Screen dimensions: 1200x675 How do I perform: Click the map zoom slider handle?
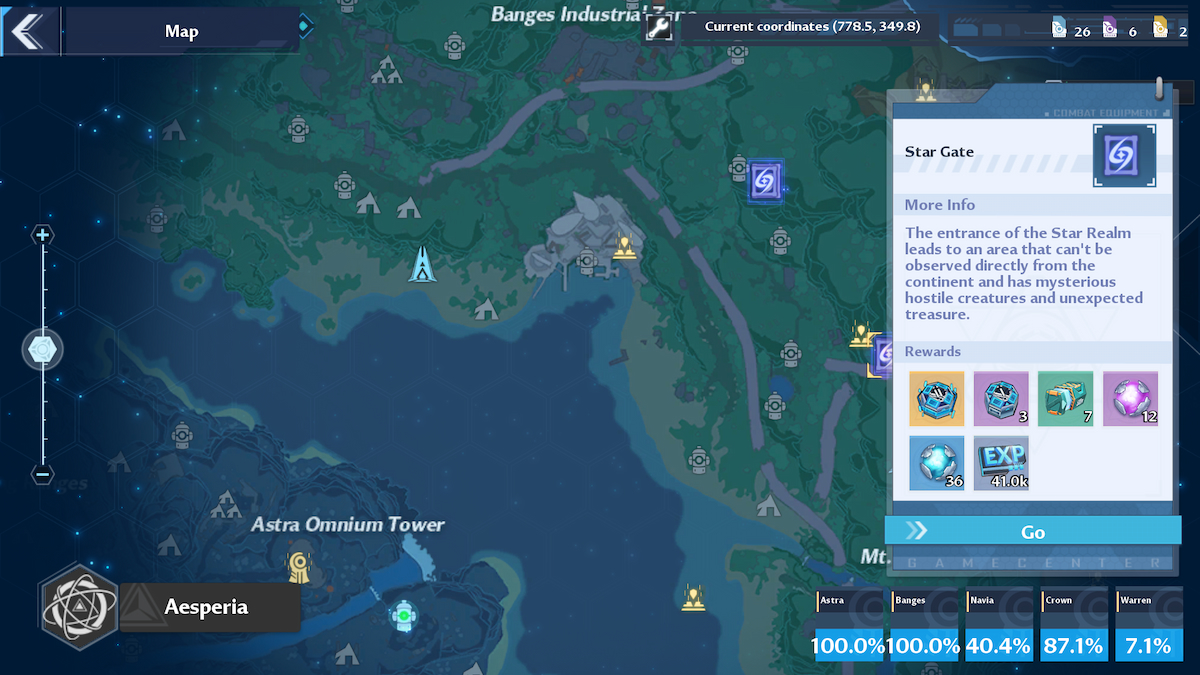pyautogui.click(x=43, y=350)
